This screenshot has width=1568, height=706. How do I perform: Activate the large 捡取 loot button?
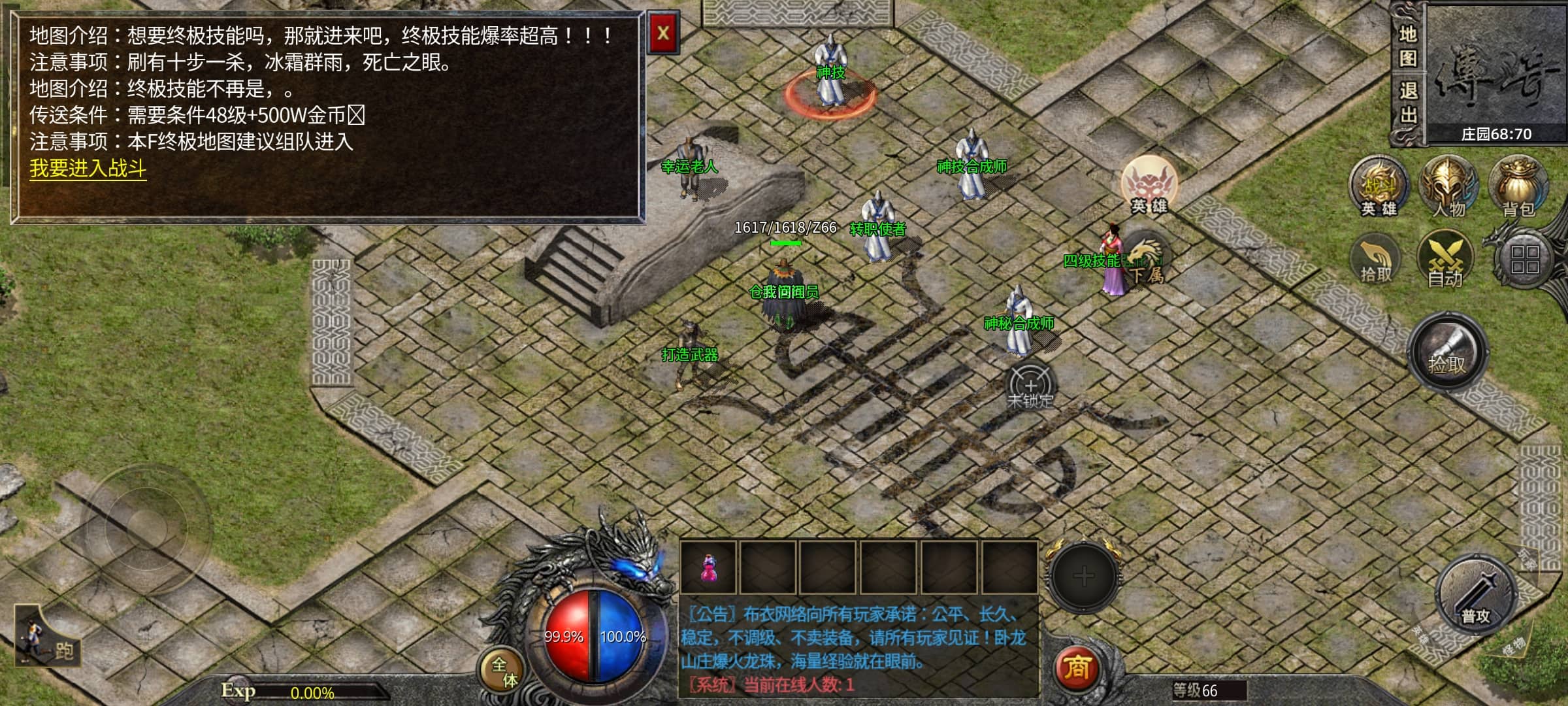1448,354
